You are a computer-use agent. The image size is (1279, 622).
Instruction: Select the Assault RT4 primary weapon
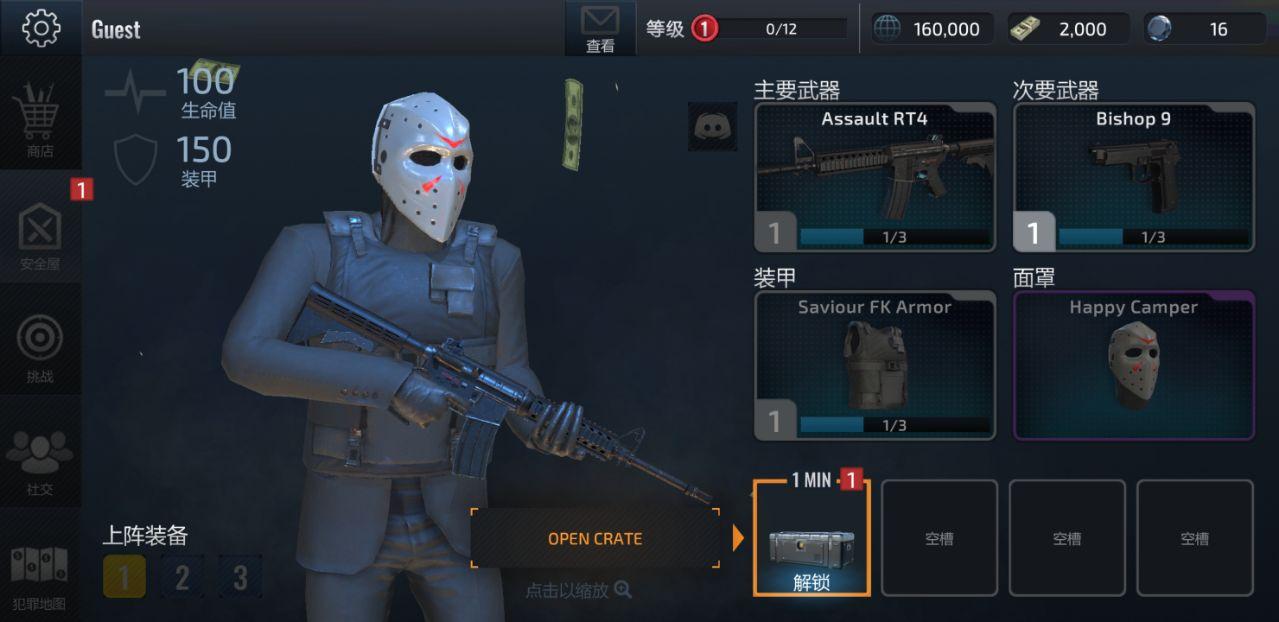click(x=875, y=177)
